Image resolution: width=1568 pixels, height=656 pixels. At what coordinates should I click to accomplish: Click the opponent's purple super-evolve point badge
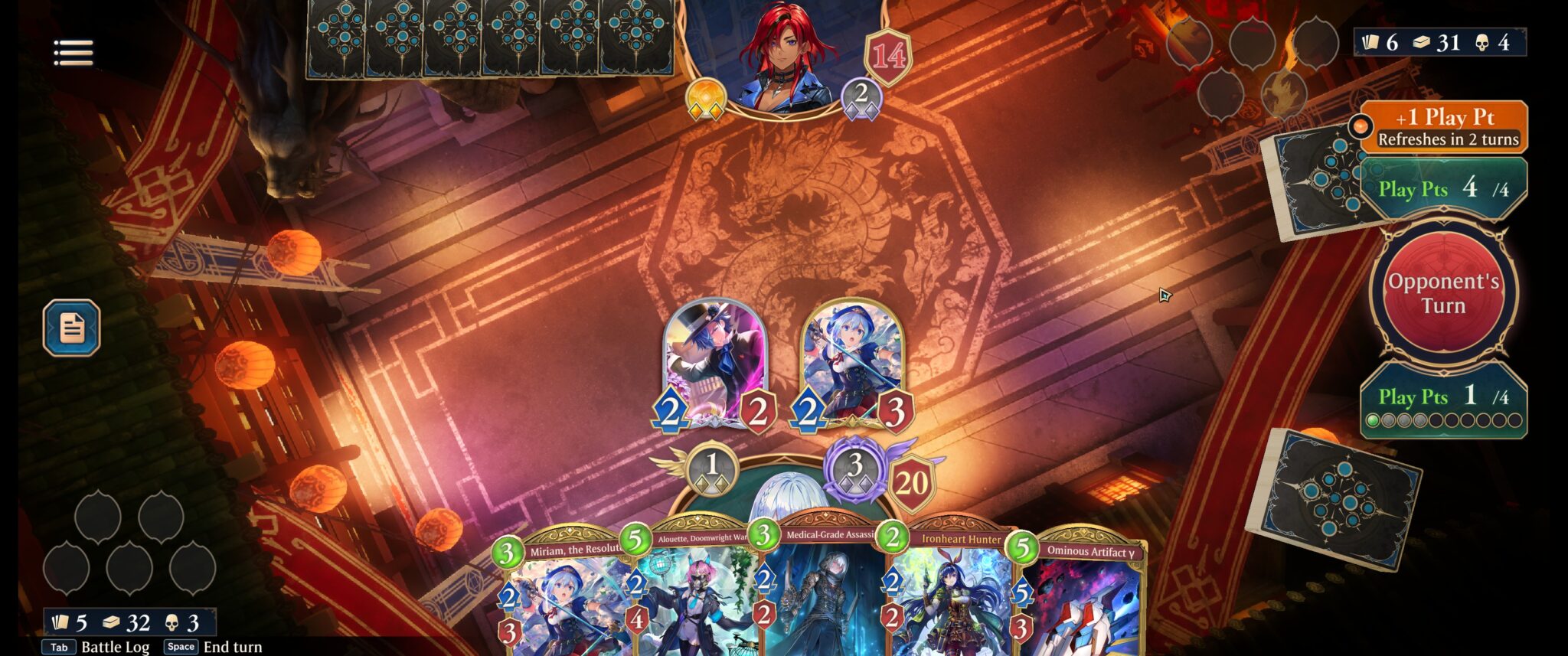[864, 97]
